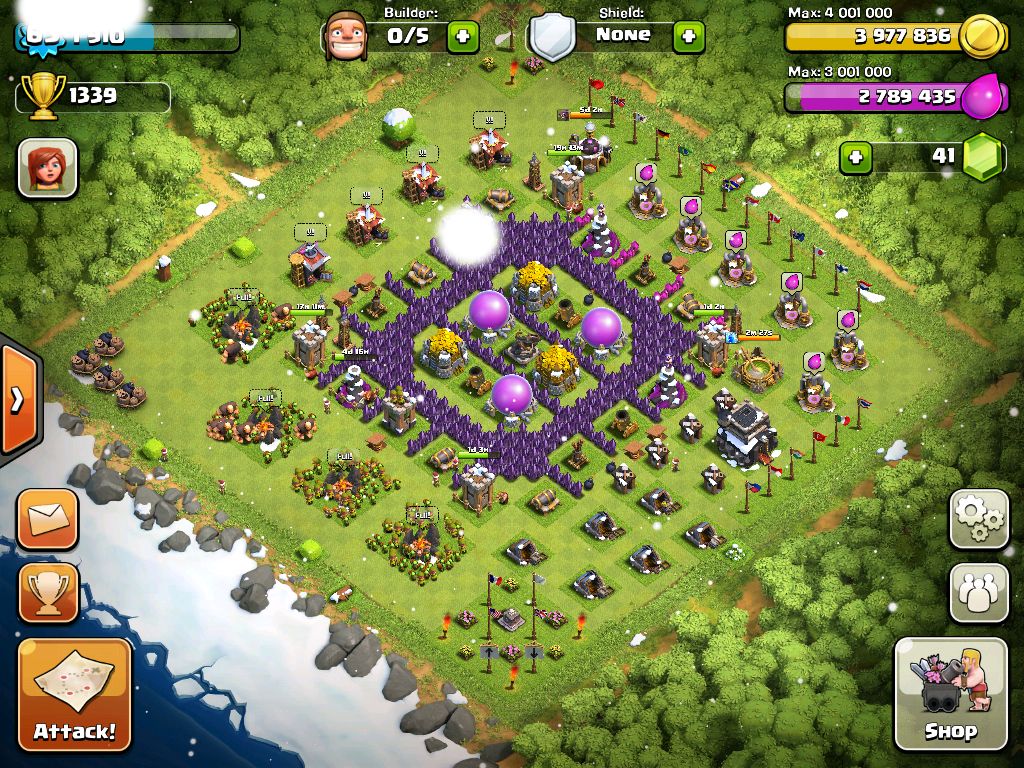This screenshot has height=768, width=1024.
Task: Buy a shield with the green plus
Action: (688, 37)
